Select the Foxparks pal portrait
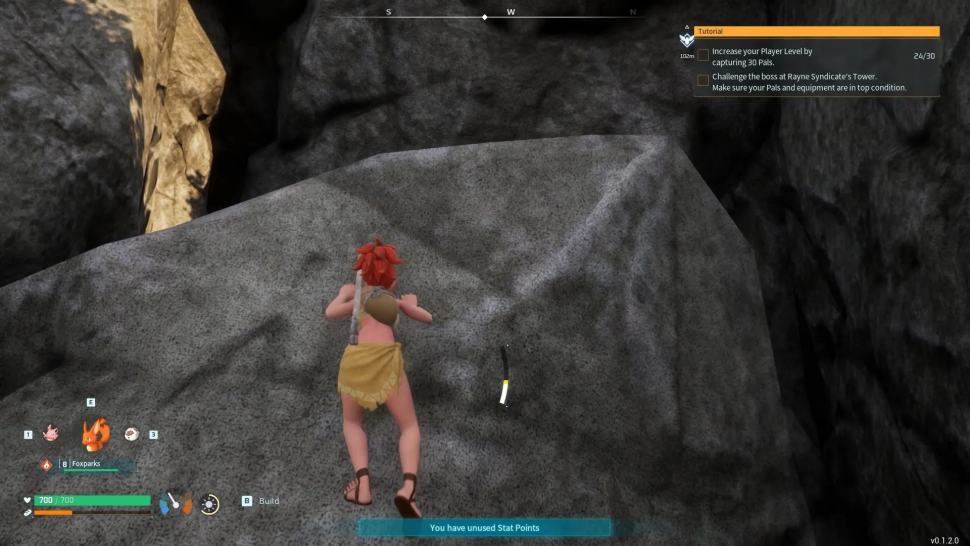The width and height of the screenshot is (970, 546). tap(94, 434)
